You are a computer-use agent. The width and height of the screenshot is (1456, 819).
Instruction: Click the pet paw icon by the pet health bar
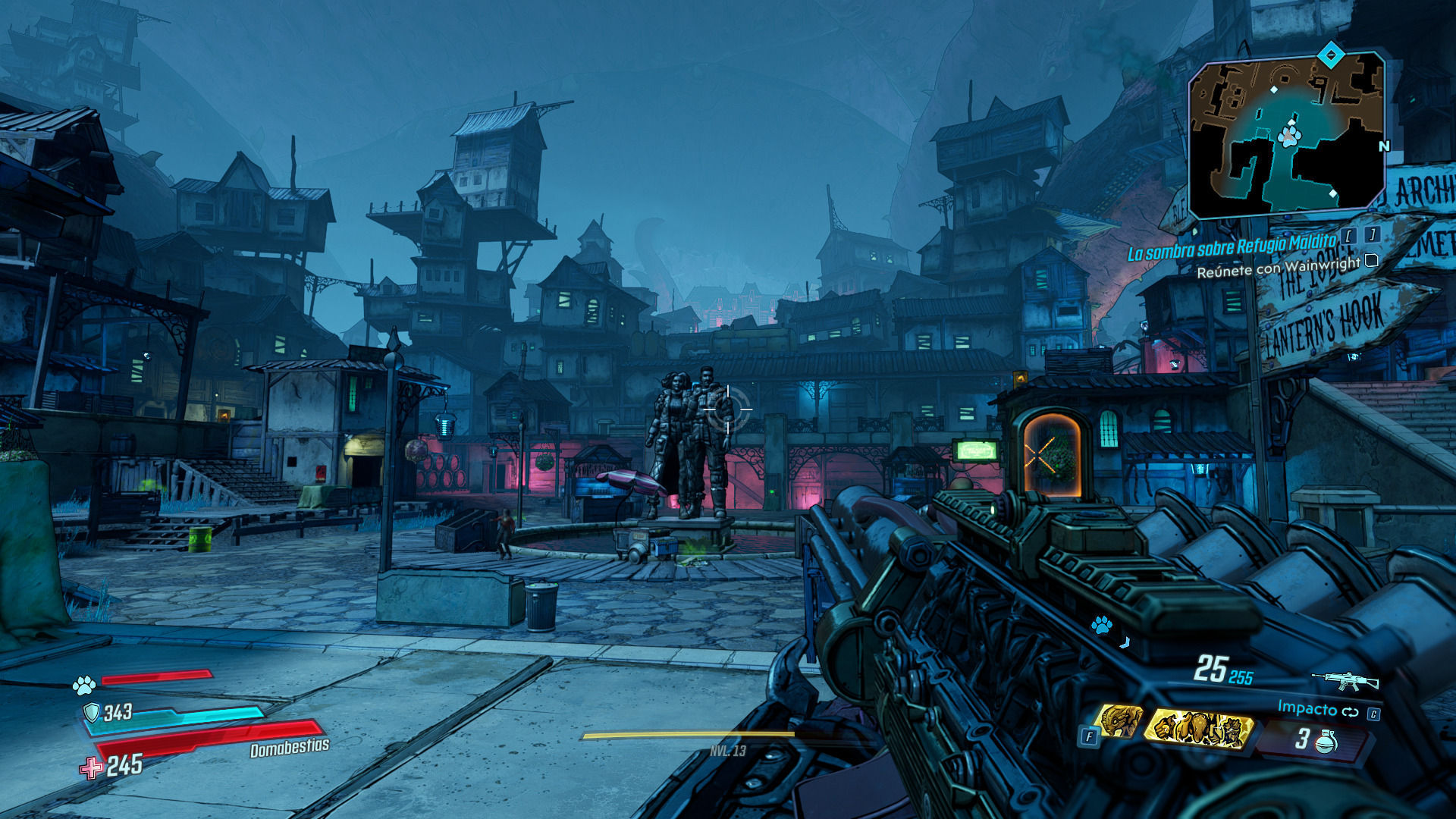point(83,686)
